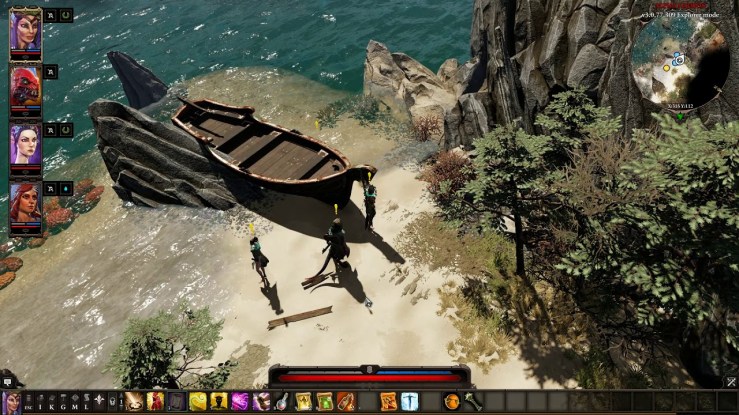The width and height of the screenshot is (739, 415).
Task: Activate the purple magic skill icon
Action: pos(240,401)
